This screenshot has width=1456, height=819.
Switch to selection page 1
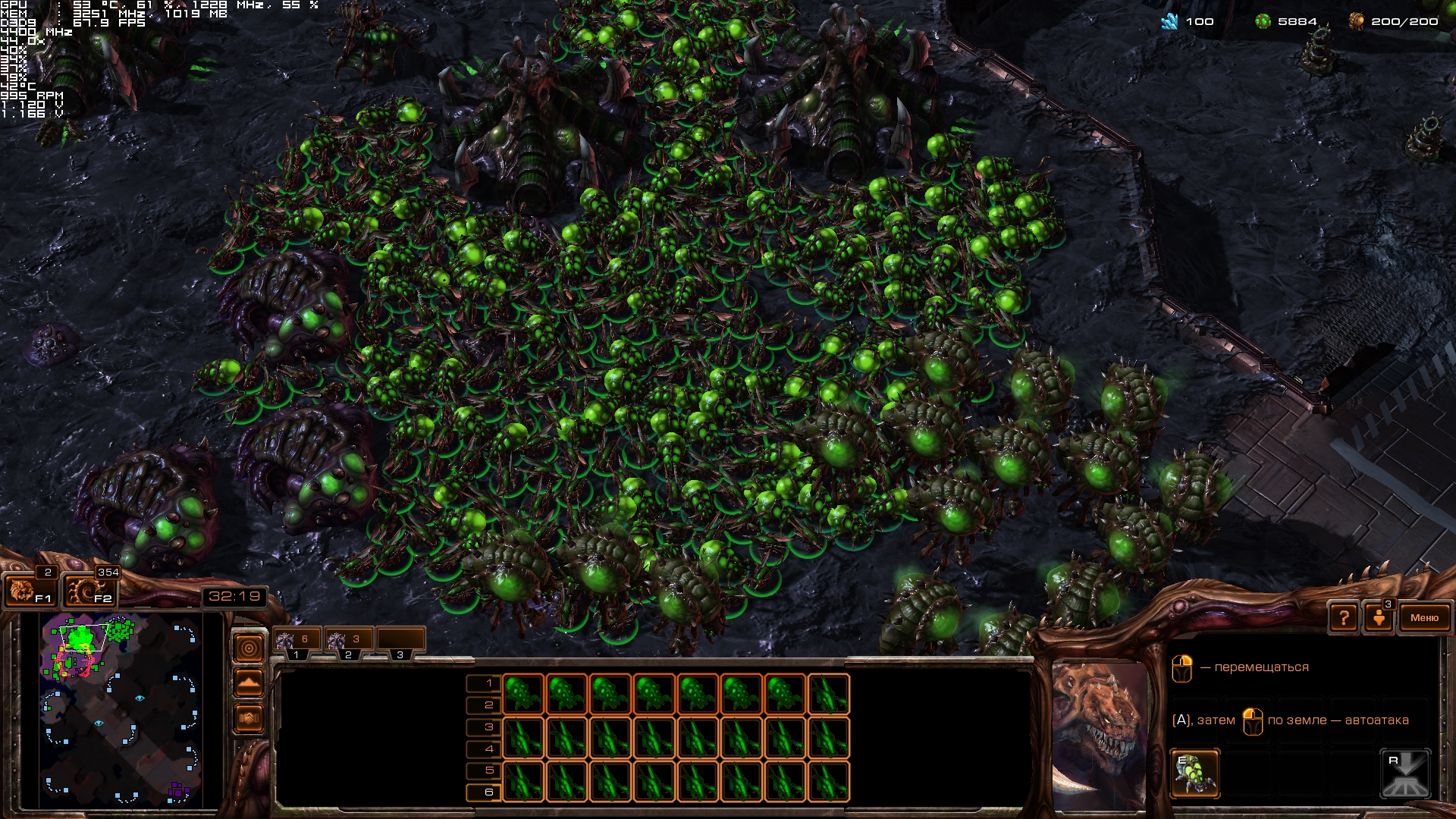pyautogui.click(x=483, y=683)
